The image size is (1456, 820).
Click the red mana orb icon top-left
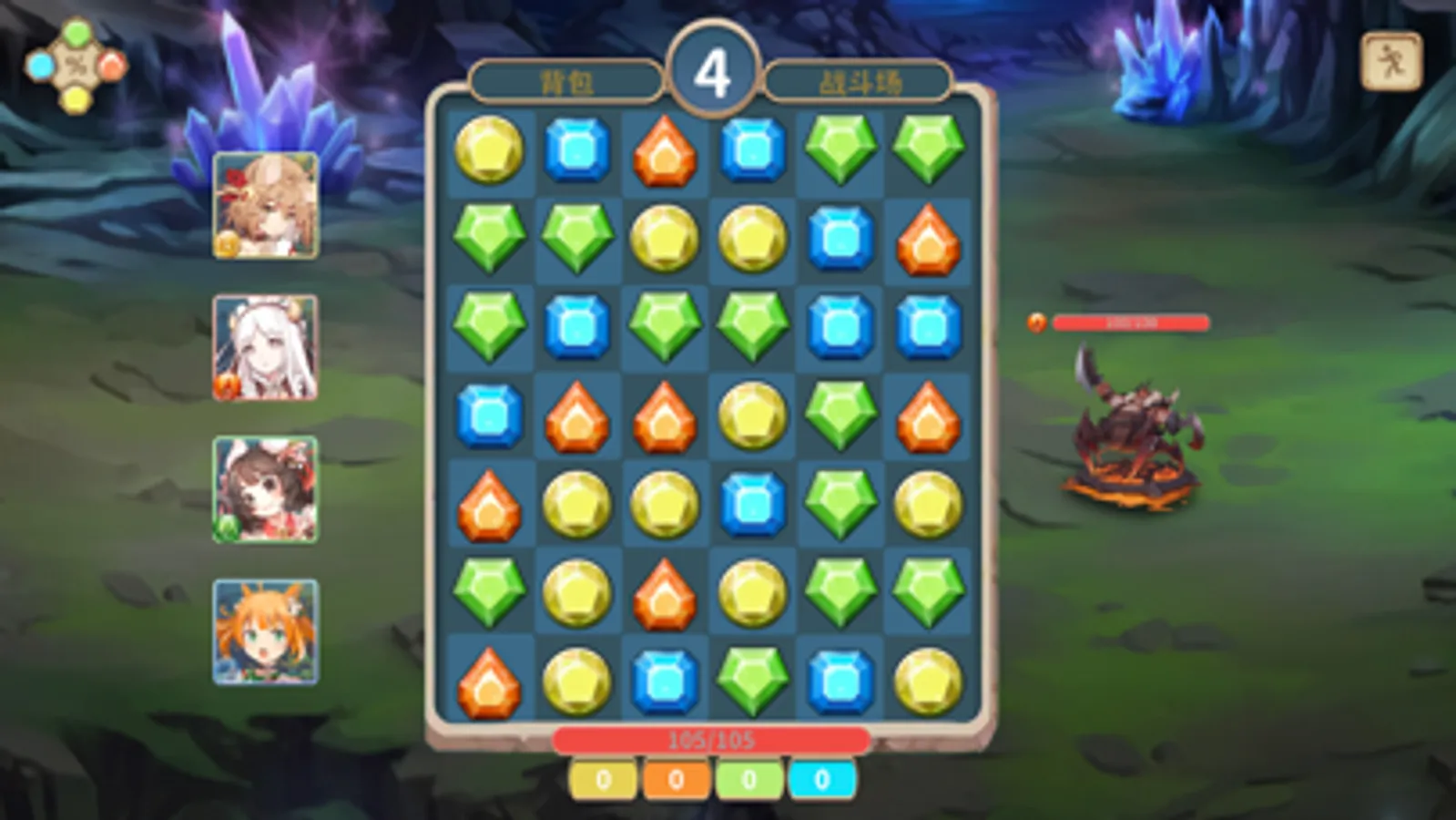pyautogui.click(x=111, y=64)
